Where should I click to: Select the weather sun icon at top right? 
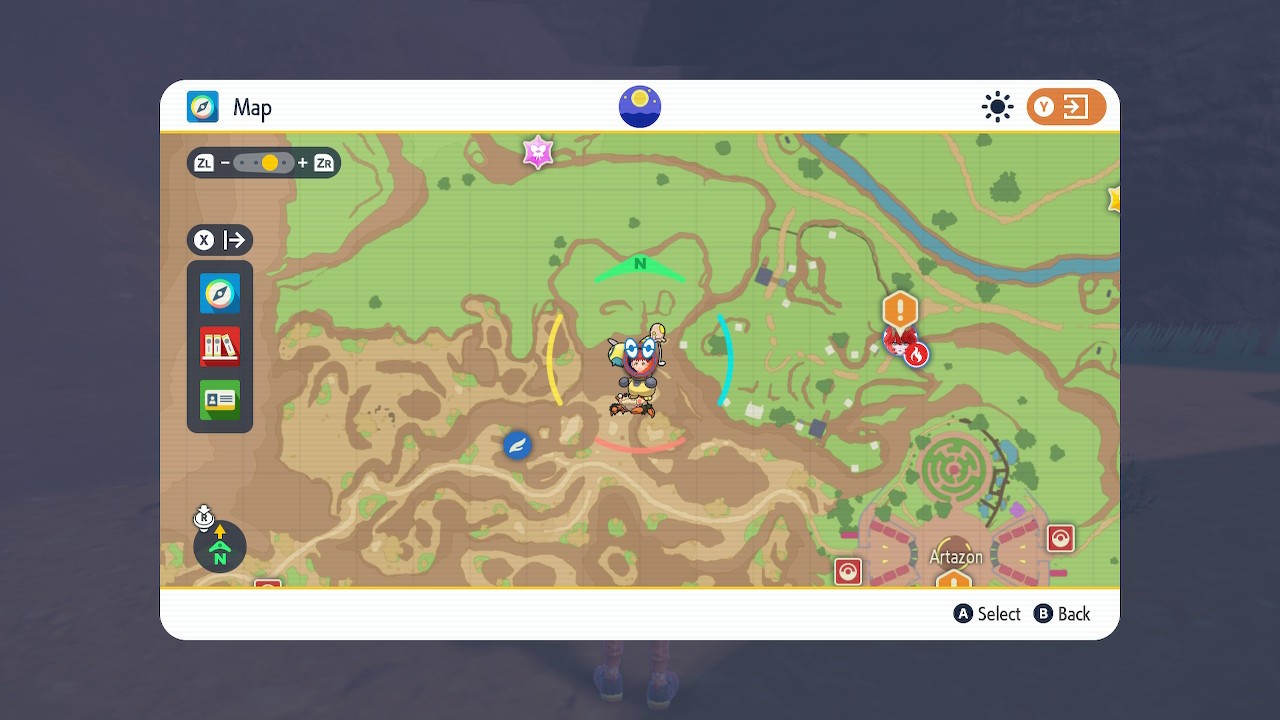coord(997,107)
